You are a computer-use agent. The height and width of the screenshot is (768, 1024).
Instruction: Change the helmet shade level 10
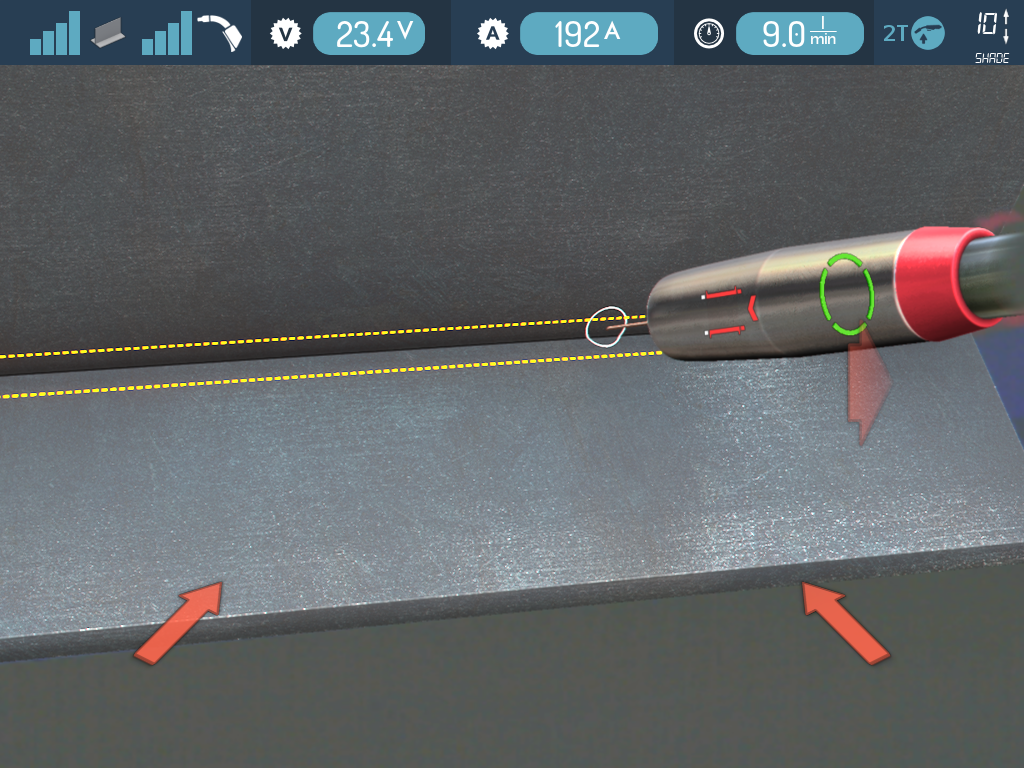coord(992,34)
